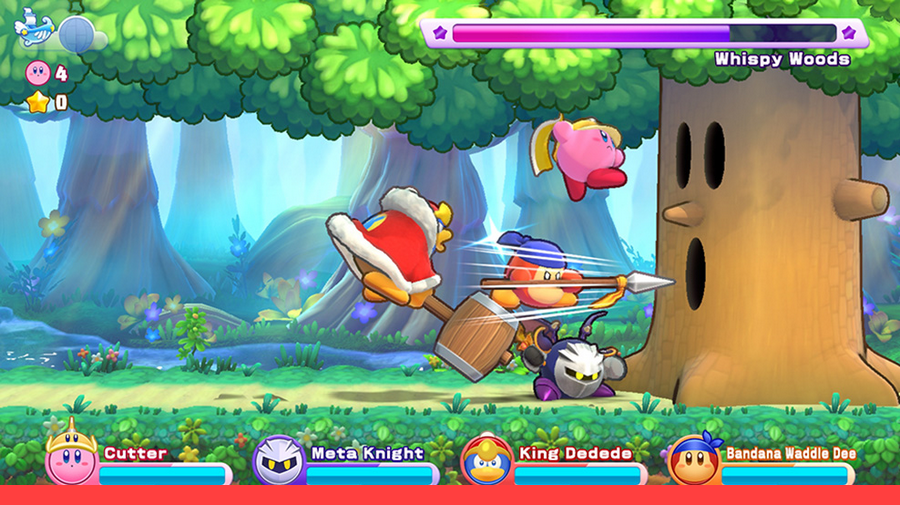Select the King Dedede player portrait
This screenshot has width=900, height=505.
[x=486, y=461]
